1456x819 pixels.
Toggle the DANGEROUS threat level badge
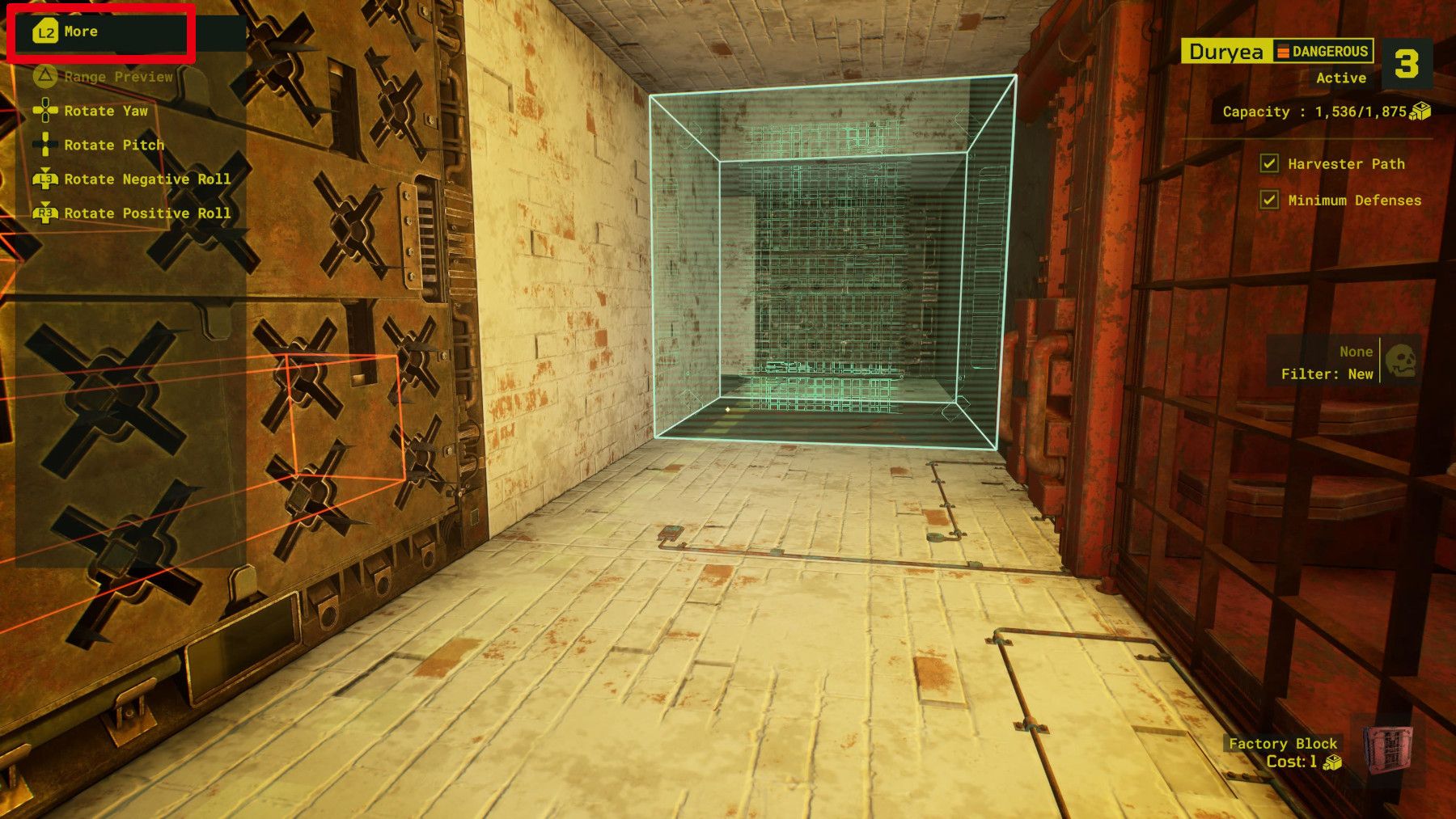pyautogui.click(x=1322, y=52)
